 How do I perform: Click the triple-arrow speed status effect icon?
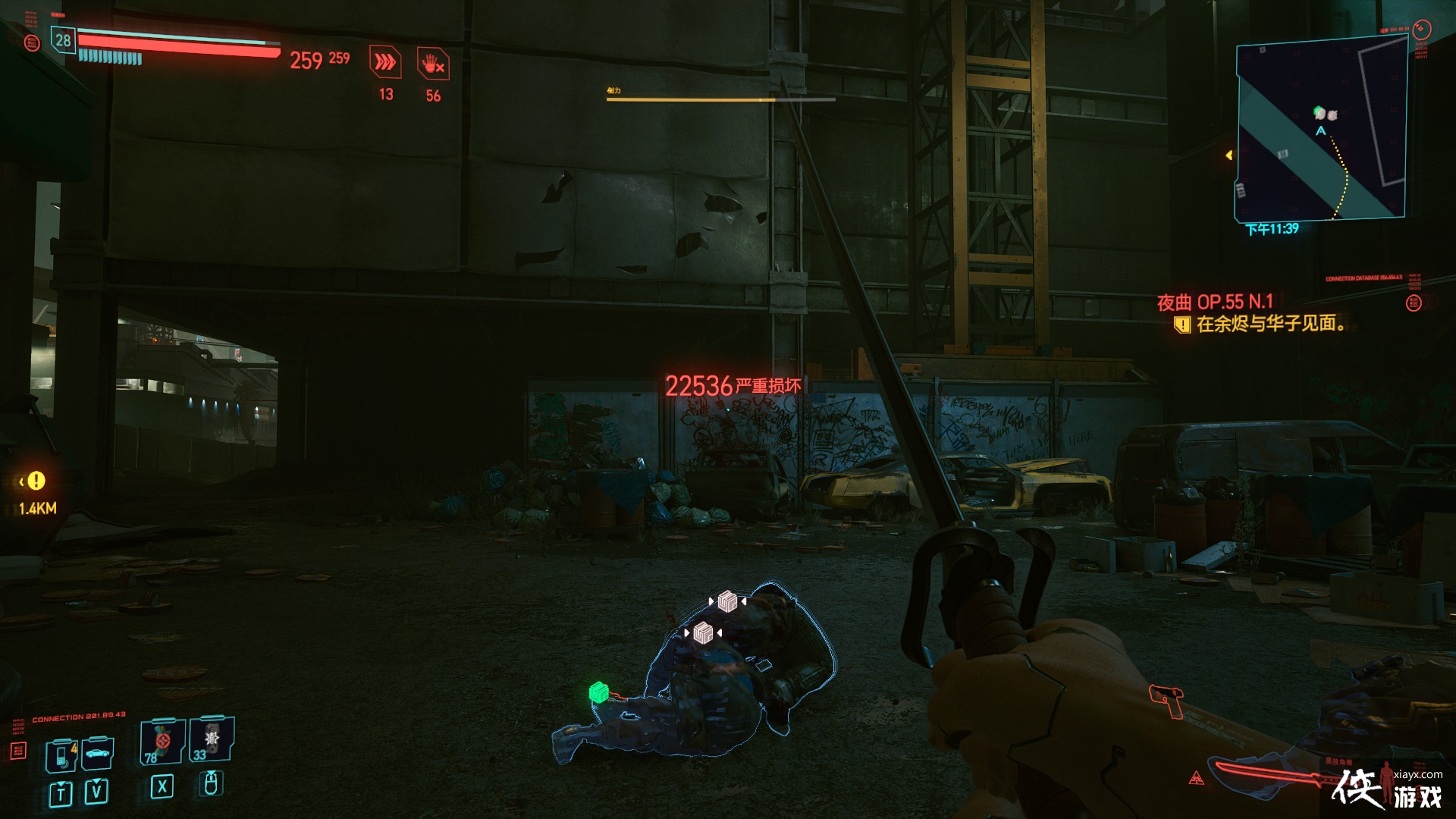[385, 63]
